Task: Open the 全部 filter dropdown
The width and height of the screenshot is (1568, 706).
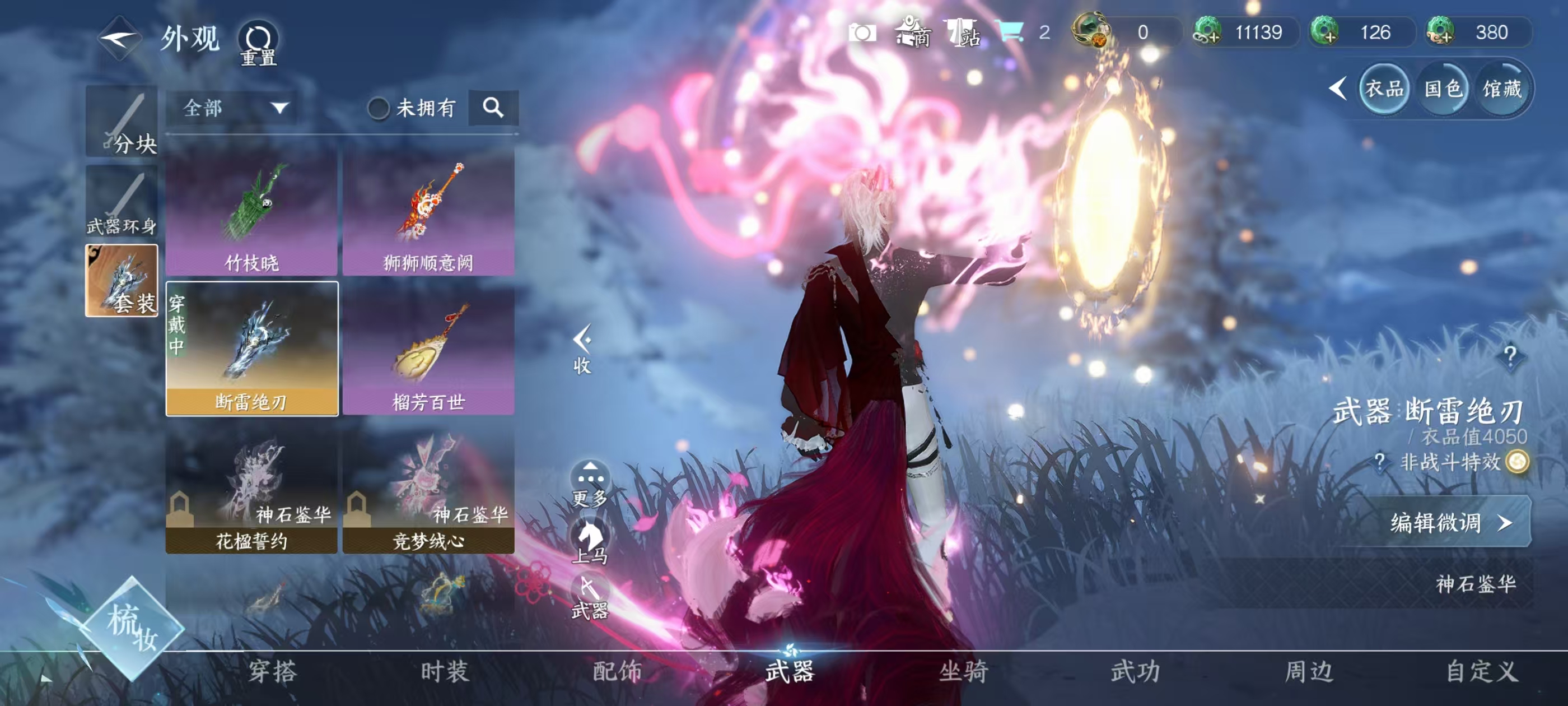Action: (x=234, y=109)
